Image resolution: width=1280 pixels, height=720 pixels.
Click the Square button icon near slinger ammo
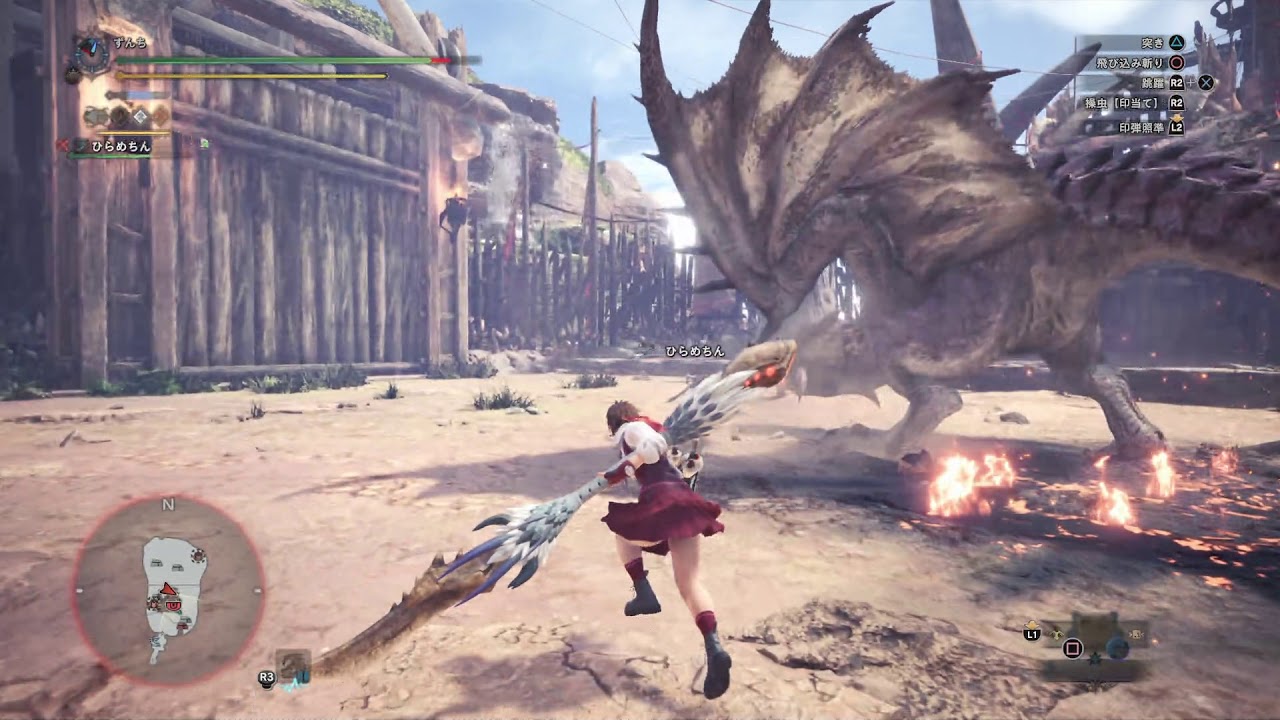tap(1073, 648)
